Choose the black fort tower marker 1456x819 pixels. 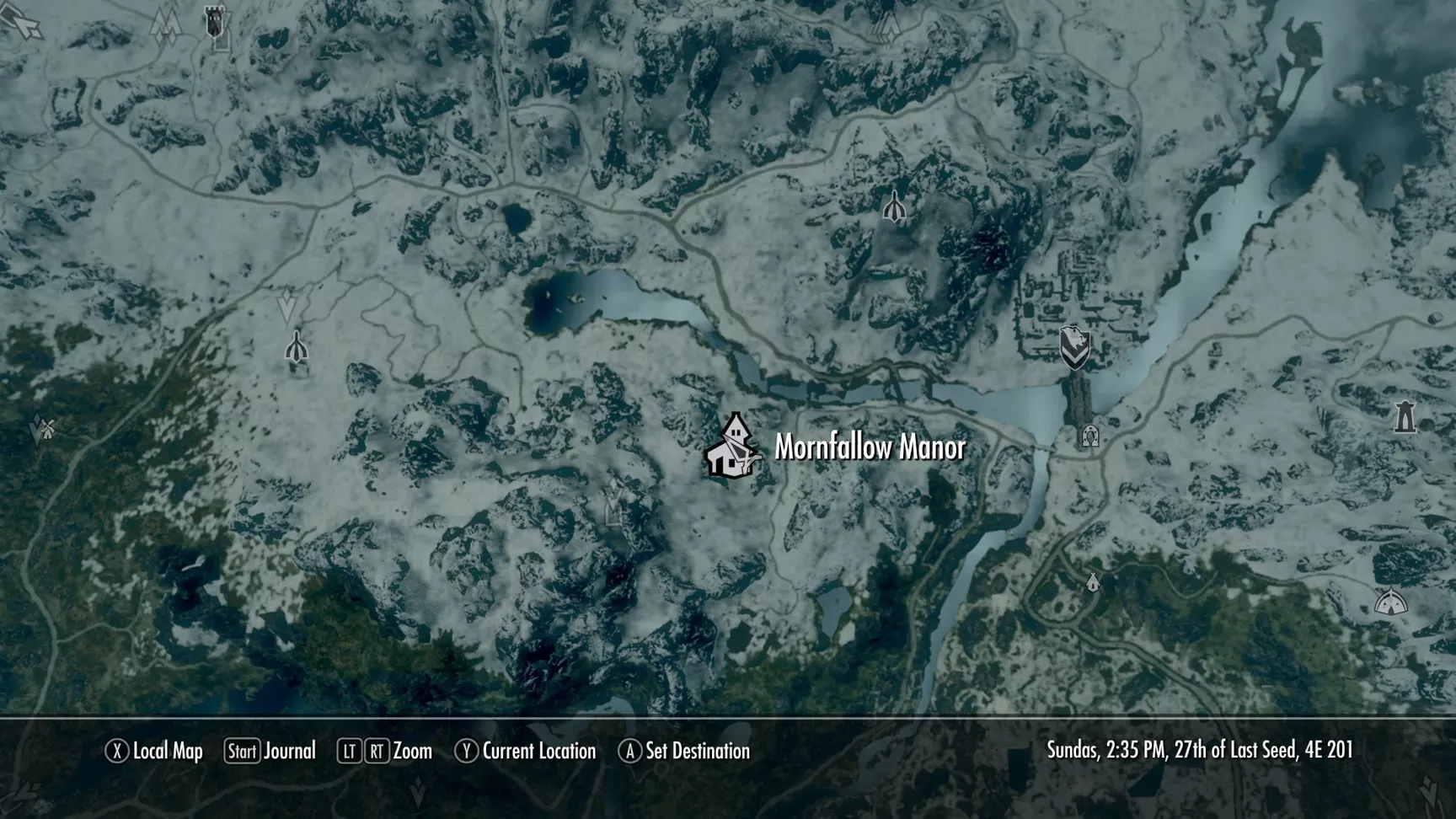pyautogui.click(x=216, y=22)
